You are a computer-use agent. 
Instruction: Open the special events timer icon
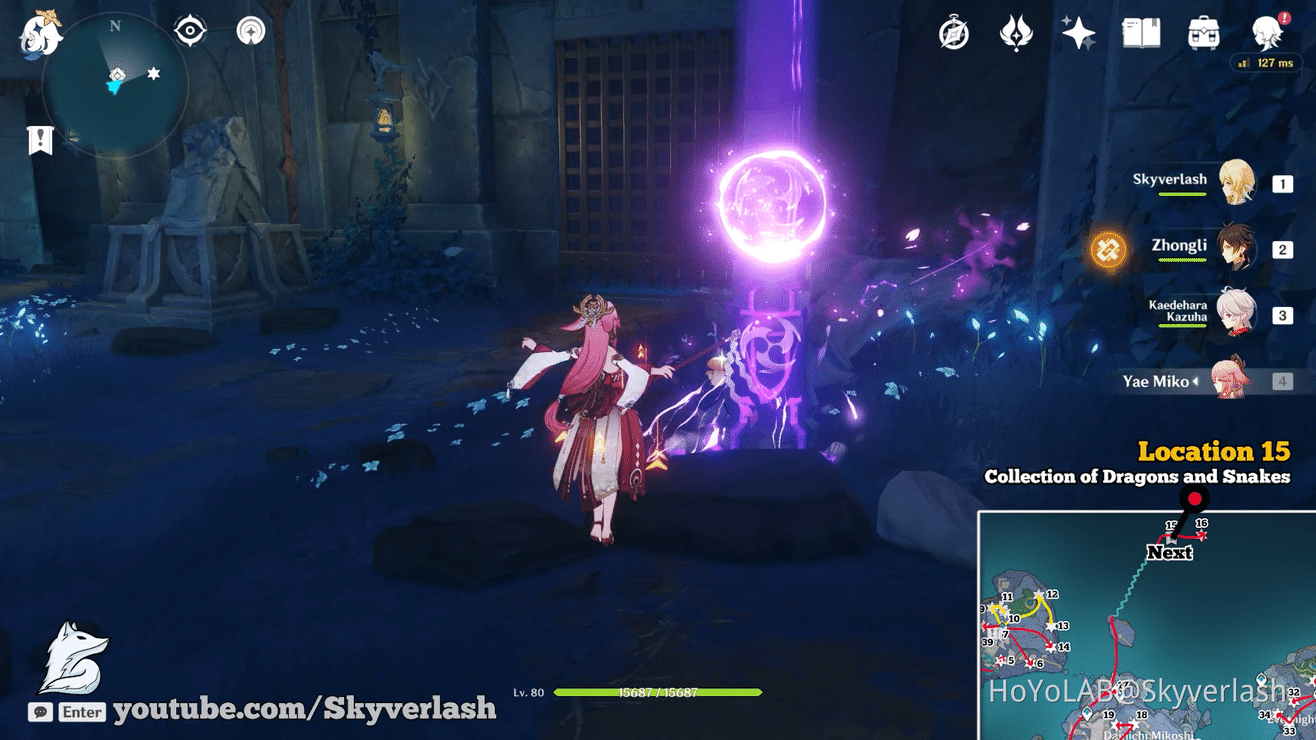(x=952, y=33)
